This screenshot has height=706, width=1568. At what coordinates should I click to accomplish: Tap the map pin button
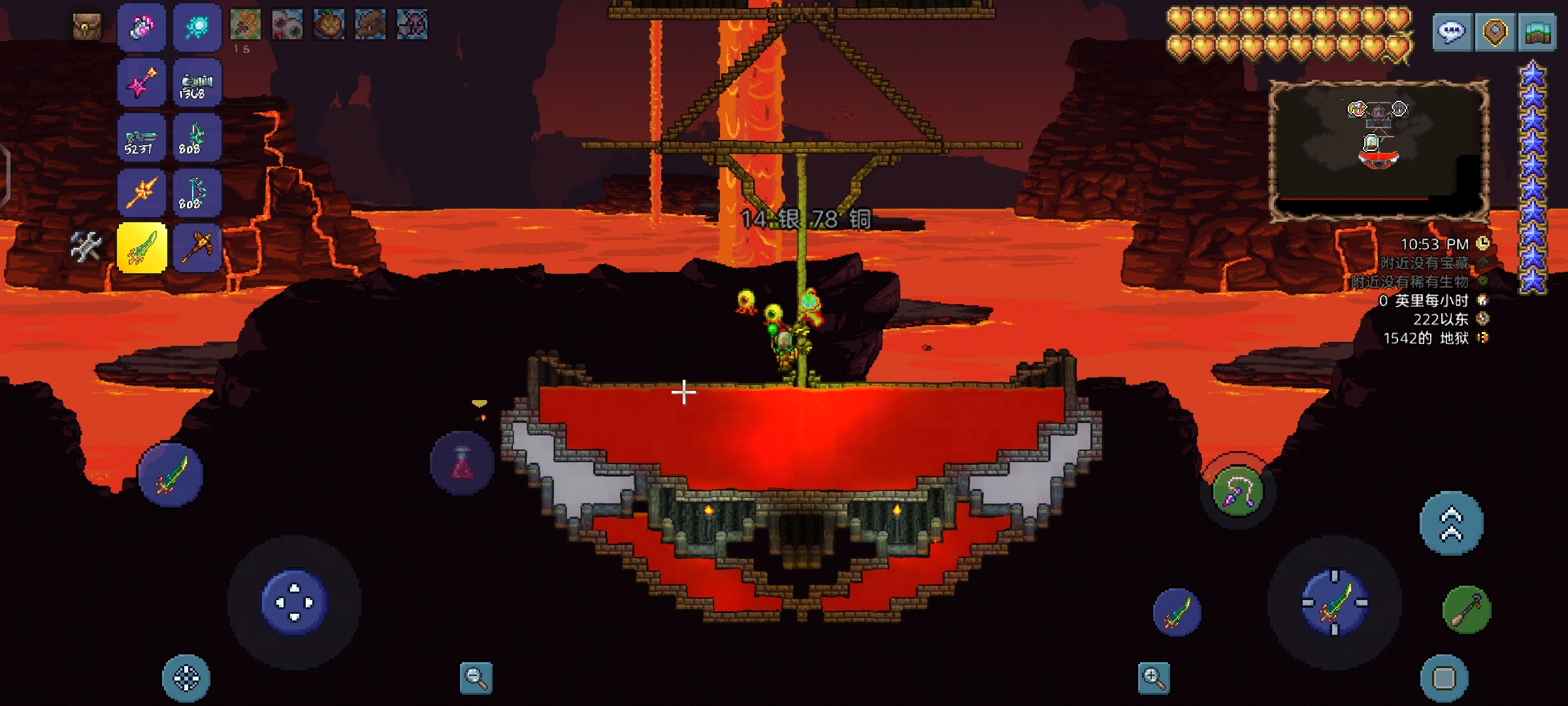tap(1495, 31)
